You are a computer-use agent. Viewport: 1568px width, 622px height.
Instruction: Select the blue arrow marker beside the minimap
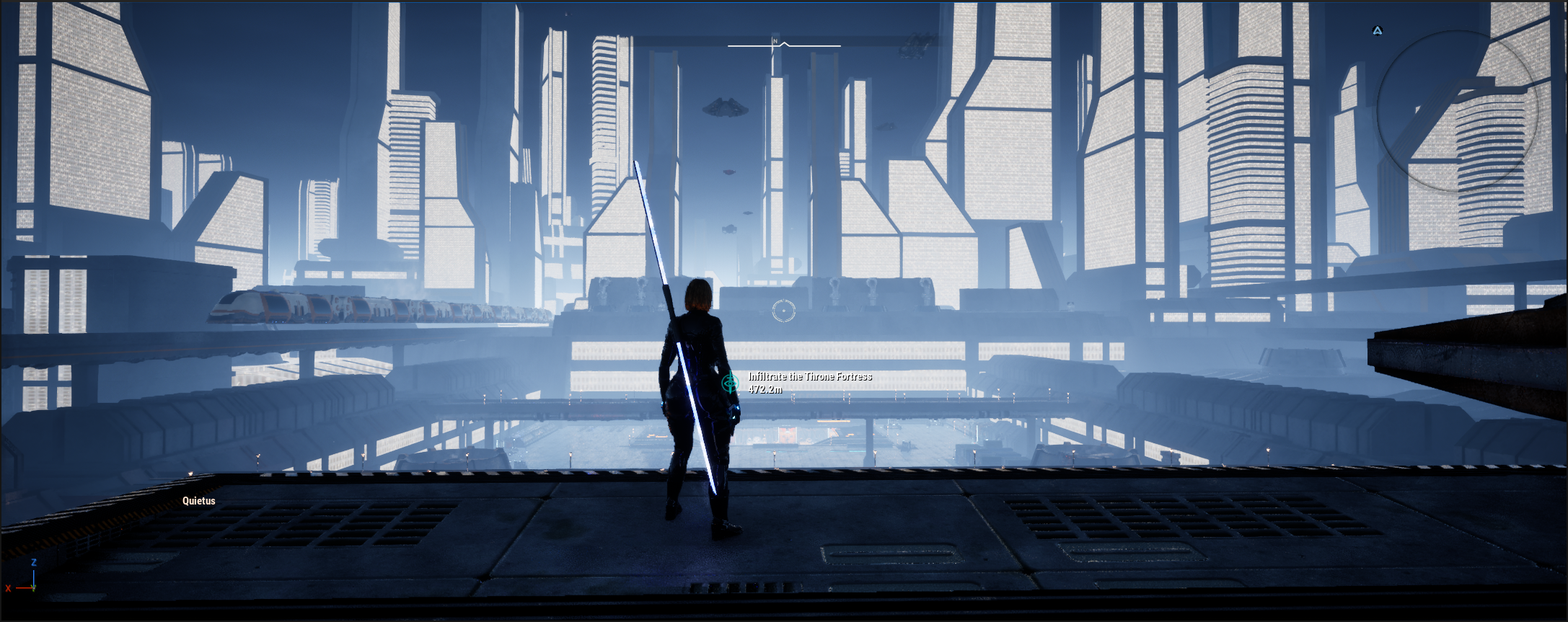click(x=1378, y=31)
